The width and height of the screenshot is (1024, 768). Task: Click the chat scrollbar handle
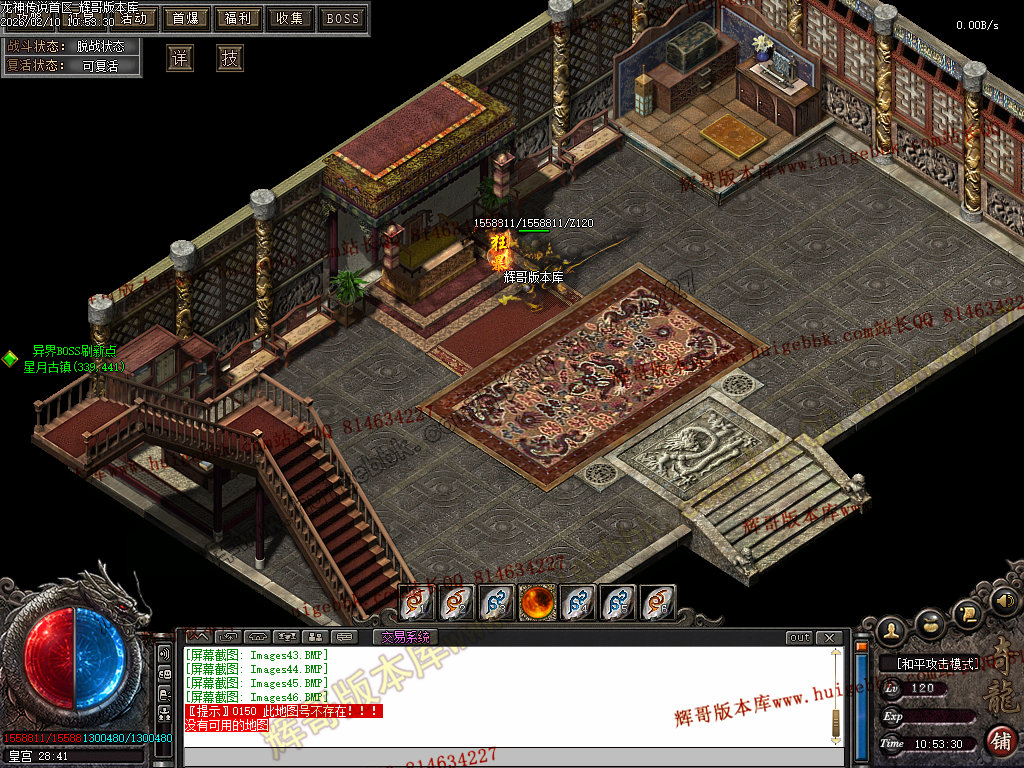[838, 722]
